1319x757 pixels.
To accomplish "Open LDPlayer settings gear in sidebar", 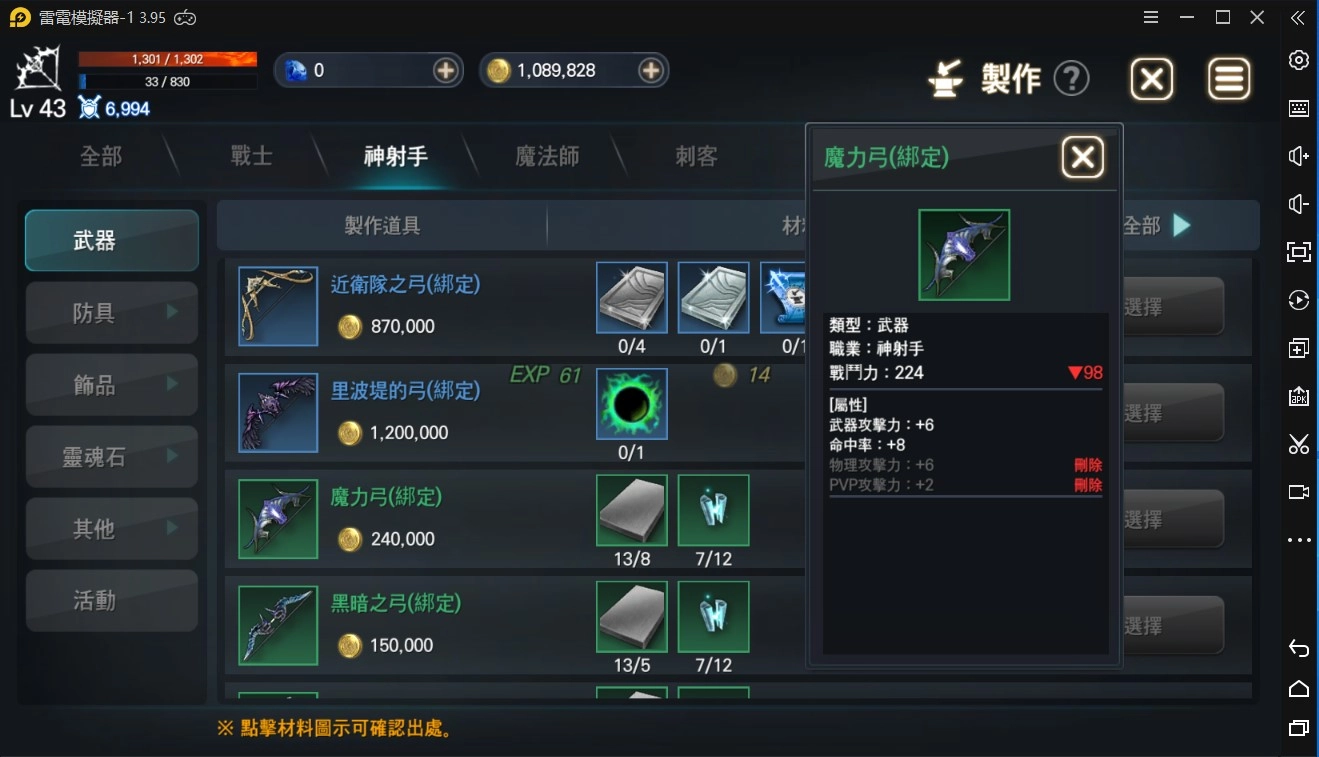I will (x=1298, y=60).
